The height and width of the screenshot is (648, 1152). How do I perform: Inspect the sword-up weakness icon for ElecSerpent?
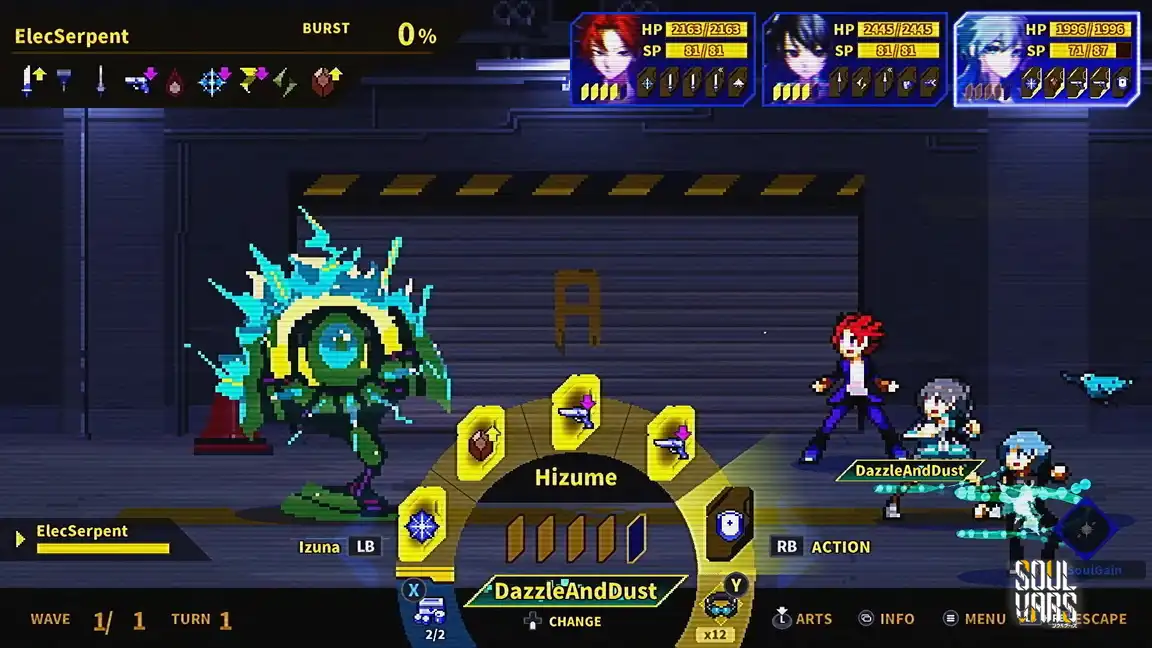[32, 81]
